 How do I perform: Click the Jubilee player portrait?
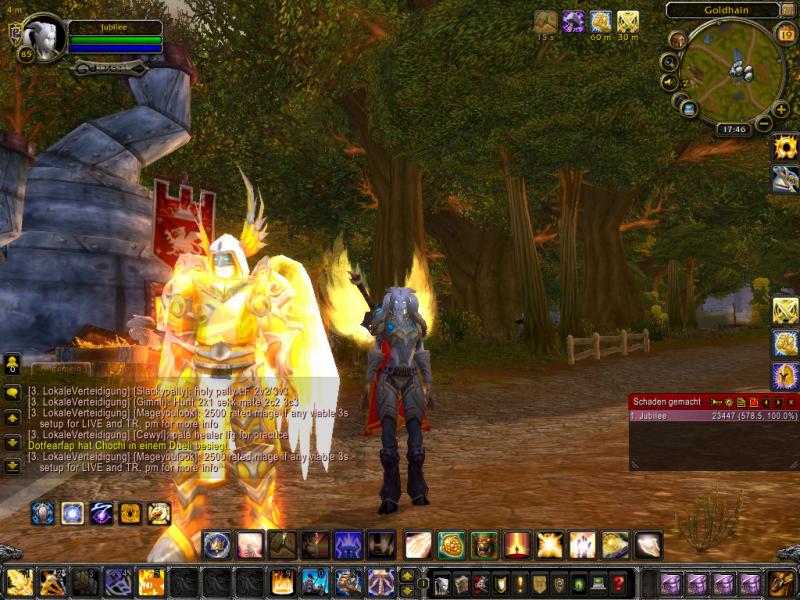click(x=44, y=37)
